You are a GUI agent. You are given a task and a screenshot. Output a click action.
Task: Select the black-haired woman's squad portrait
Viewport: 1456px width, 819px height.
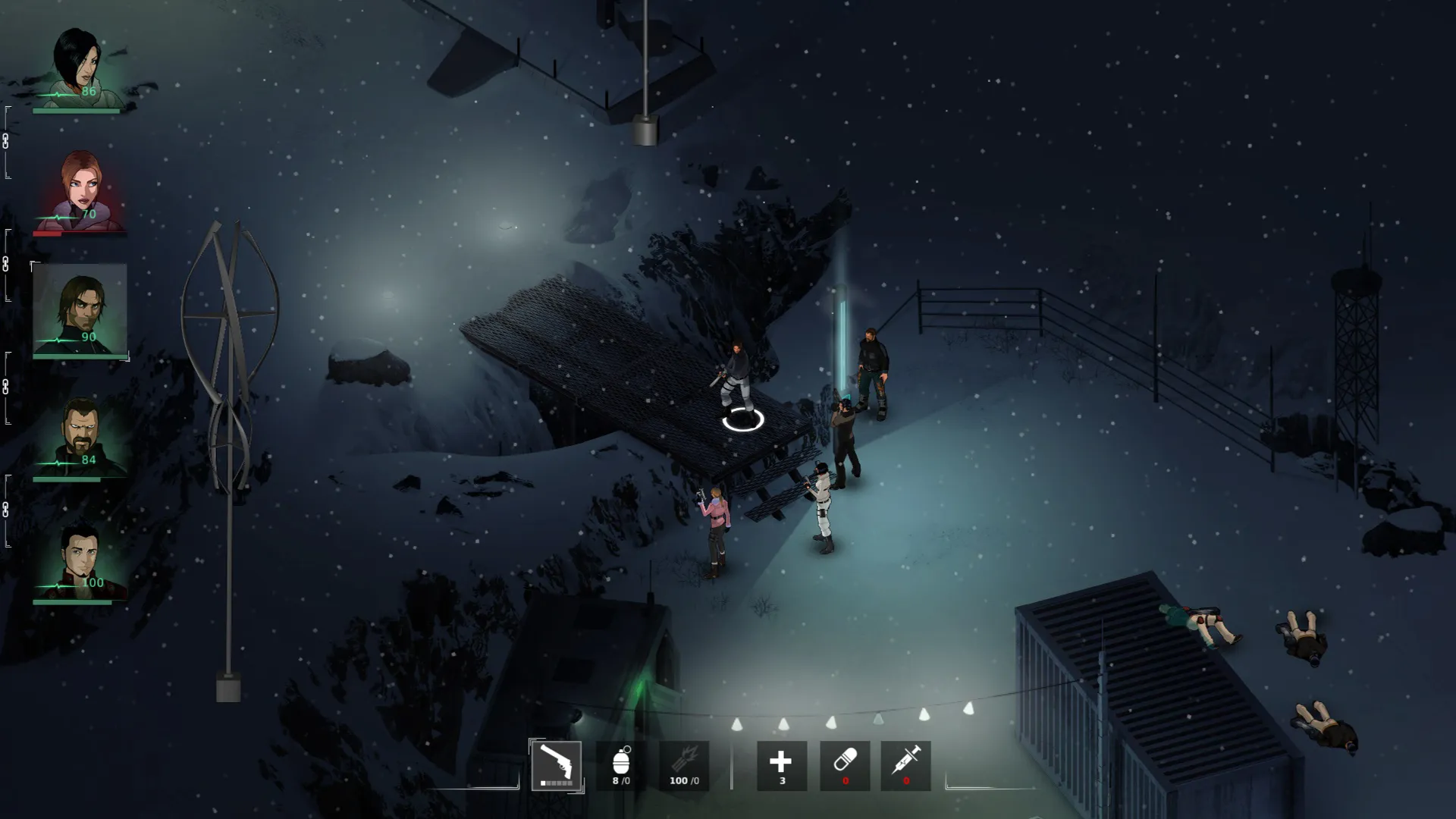point(80,70)
